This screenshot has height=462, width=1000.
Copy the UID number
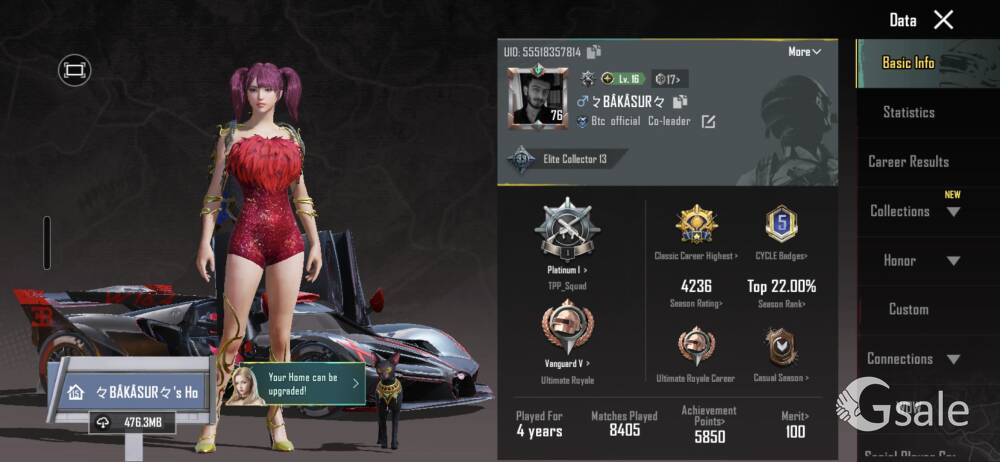(x=594, y=52)
